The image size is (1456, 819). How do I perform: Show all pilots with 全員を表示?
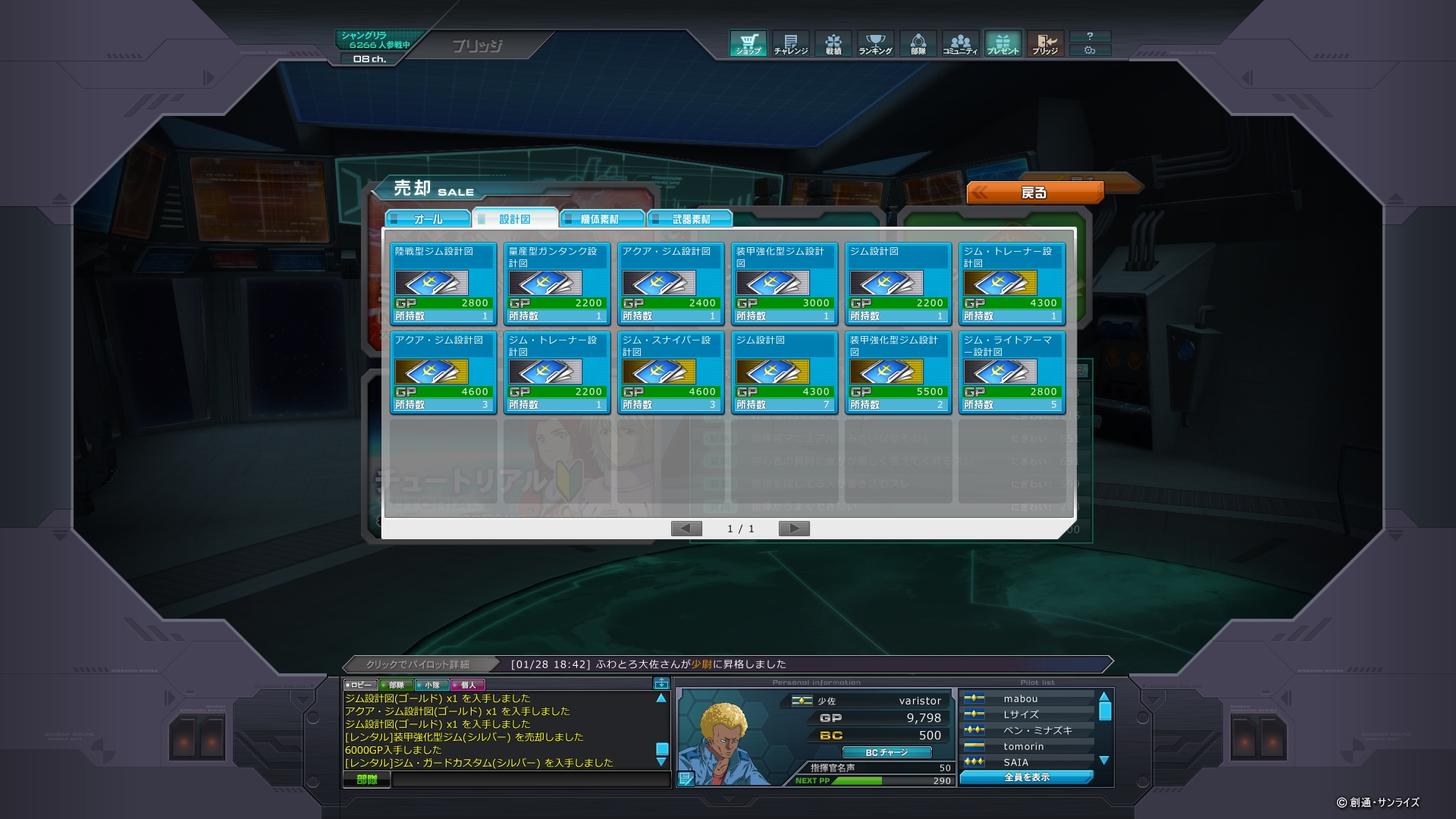coord(1027,777)
